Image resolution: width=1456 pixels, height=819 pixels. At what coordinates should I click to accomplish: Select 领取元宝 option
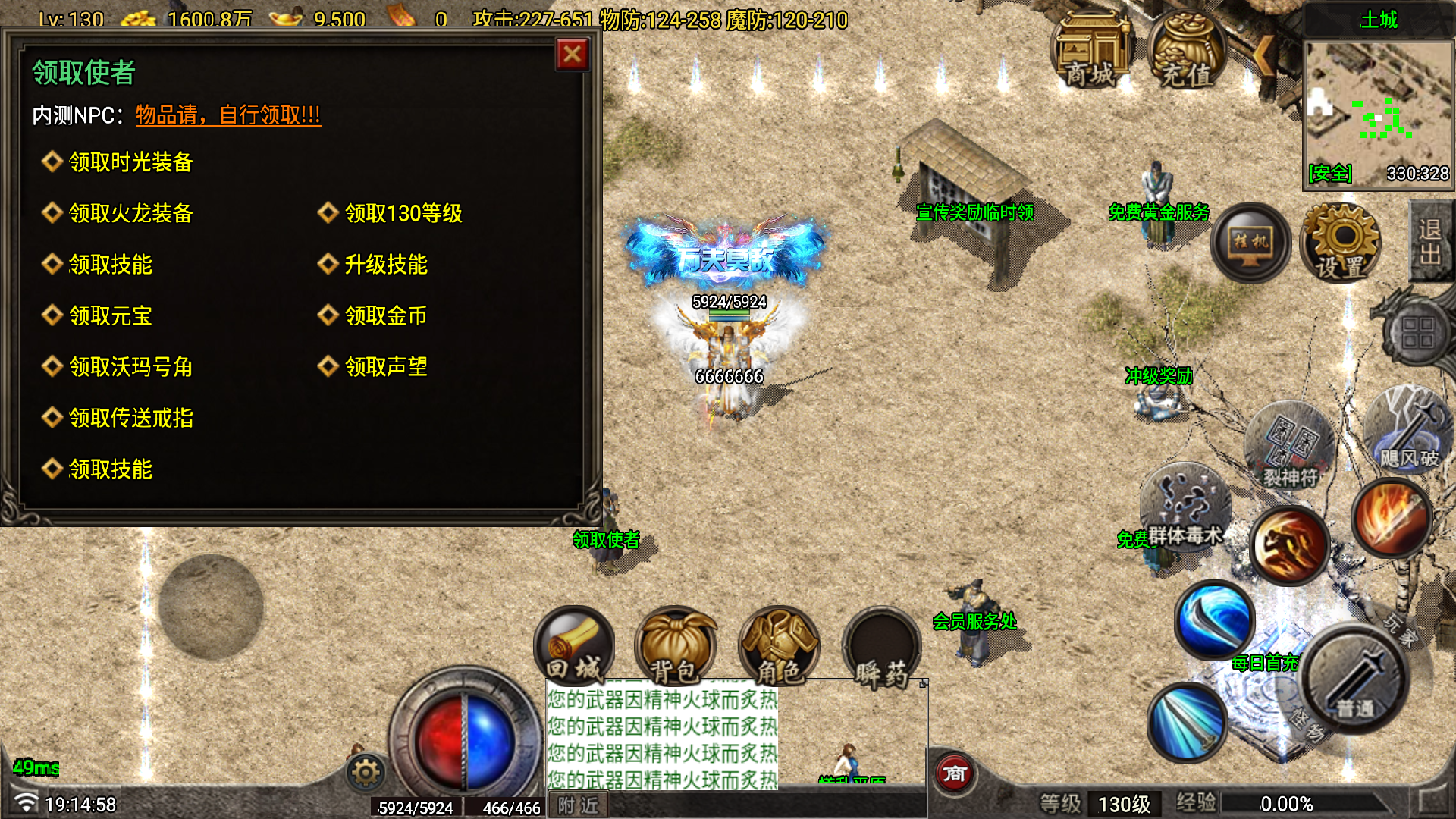pyautogui.click(x=110, y=315)
